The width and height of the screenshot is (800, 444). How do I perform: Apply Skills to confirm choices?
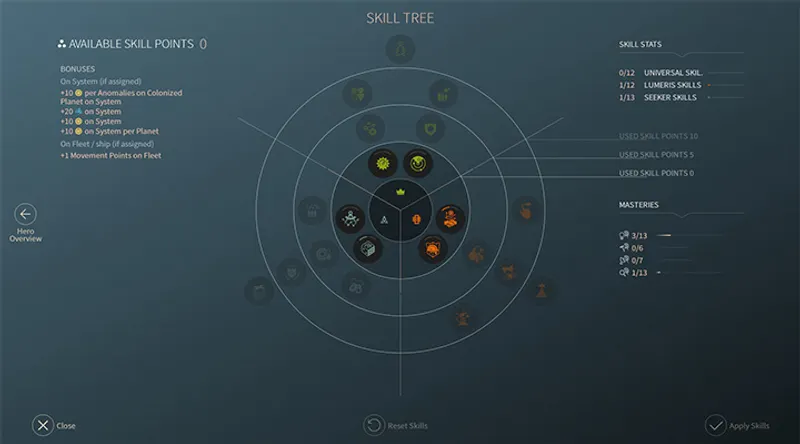(714, 425)
